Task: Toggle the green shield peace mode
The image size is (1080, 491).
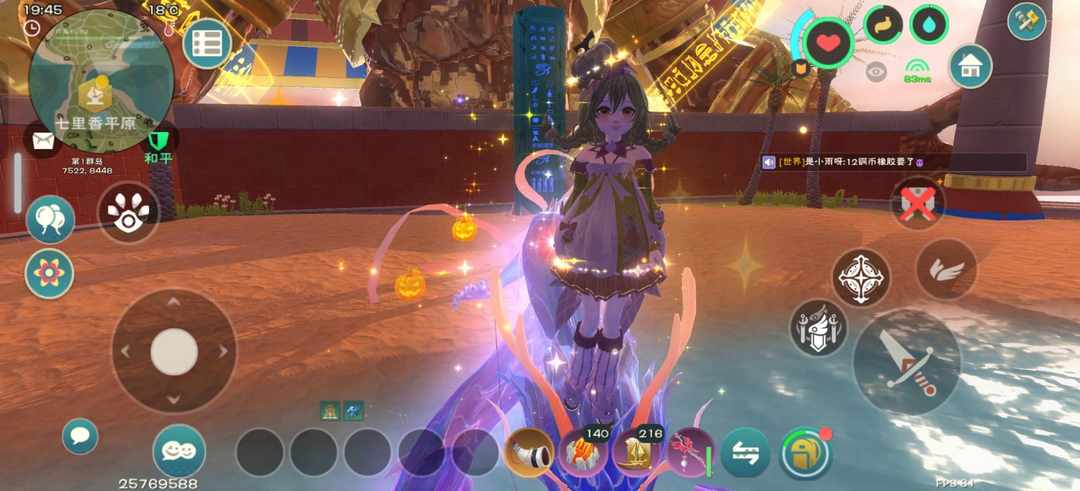Action: 158,141
